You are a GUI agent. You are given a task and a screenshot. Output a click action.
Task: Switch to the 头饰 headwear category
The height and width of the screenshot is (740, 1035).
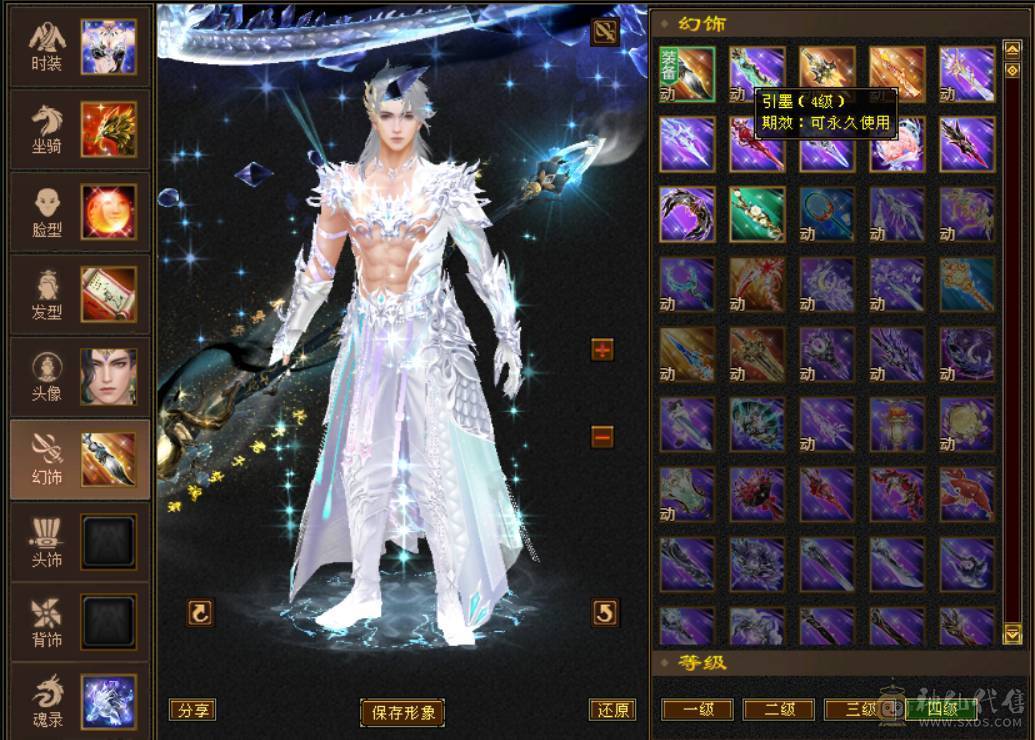click(78, 541)
